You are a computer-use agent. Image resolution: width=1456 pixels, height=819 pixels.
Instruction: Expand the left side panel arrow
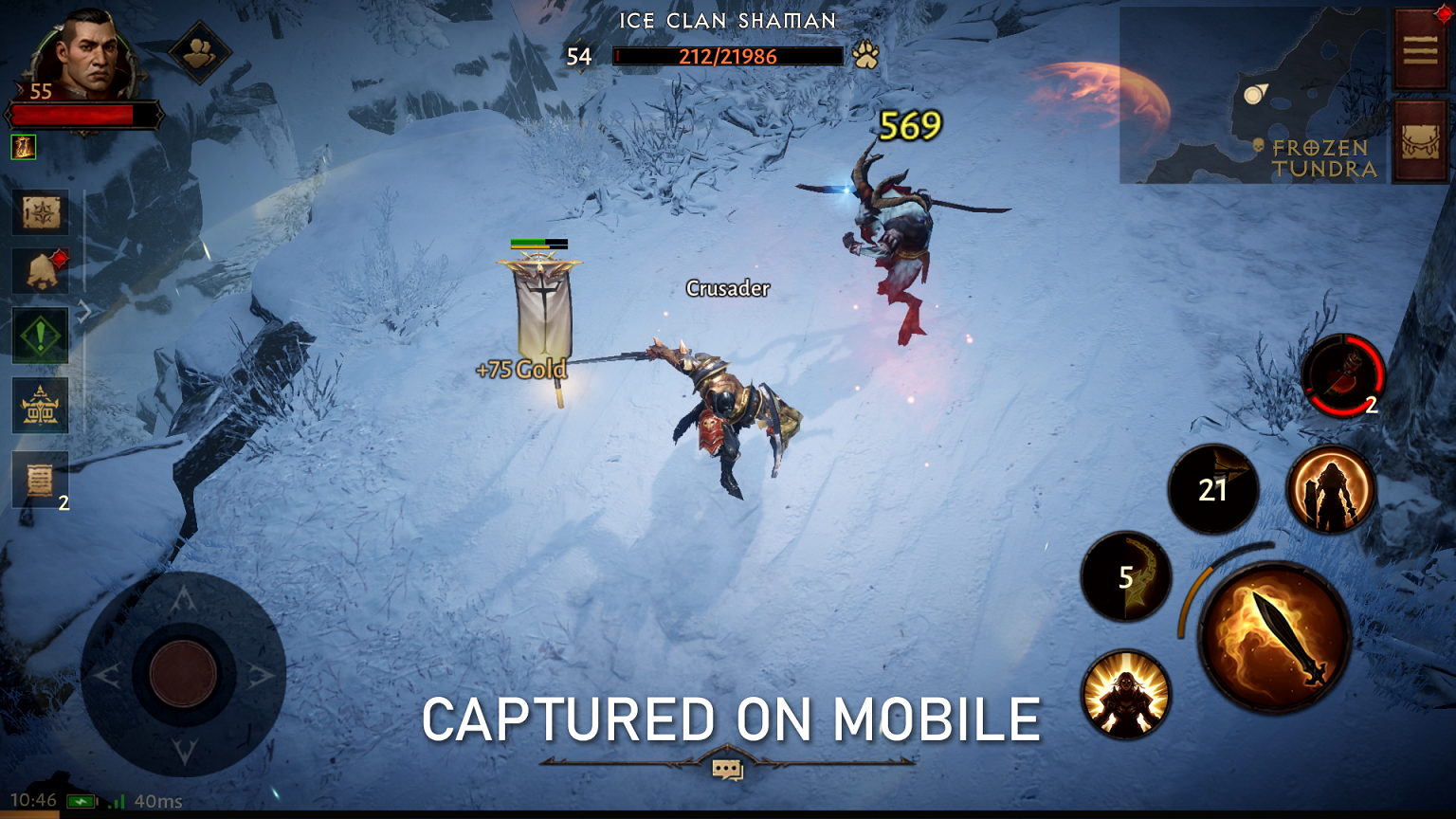point(85,310)
